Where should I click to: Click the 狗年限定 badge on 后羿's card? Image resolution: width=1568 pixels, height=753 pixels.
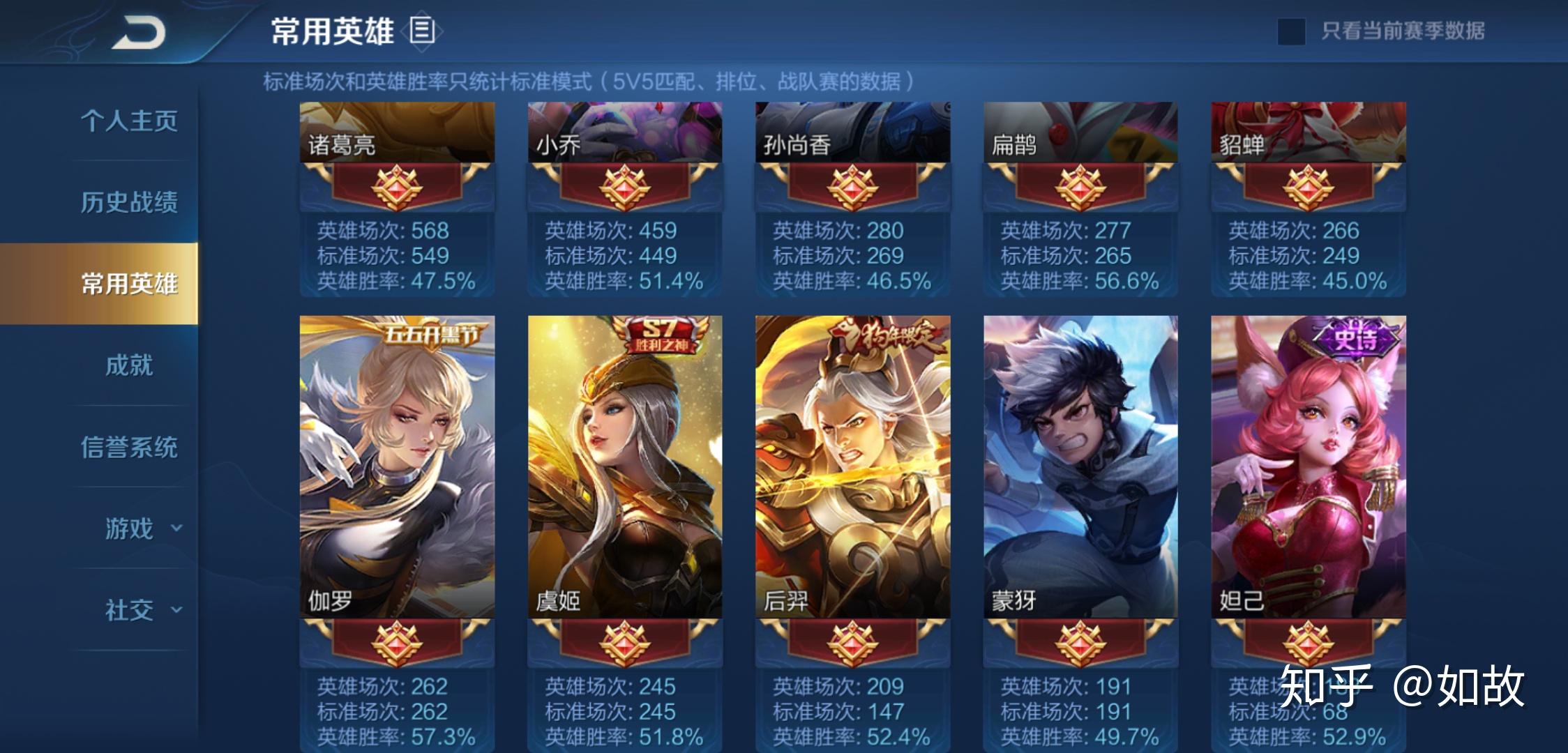[x=884, y=335]
